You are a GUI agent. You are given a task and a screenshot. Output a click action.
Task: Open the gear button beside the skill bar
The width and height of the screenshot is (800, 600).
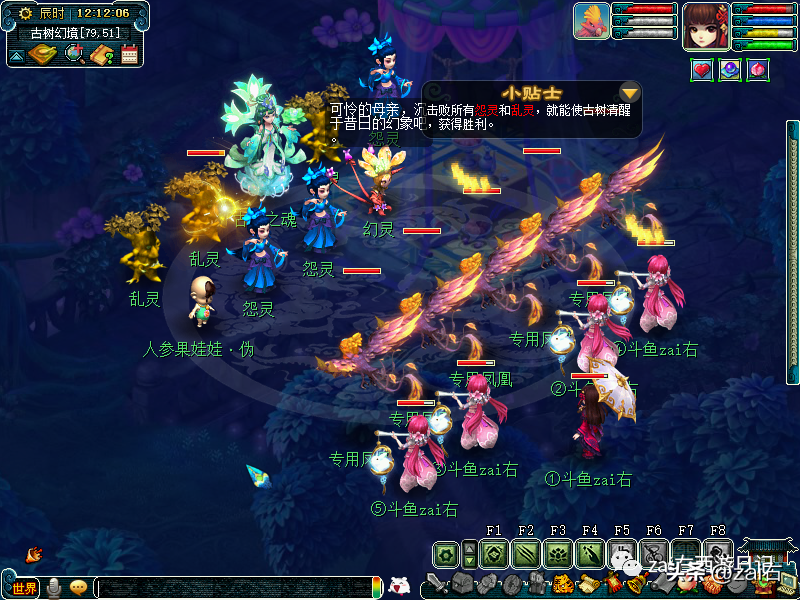click(x=447, y=553)
